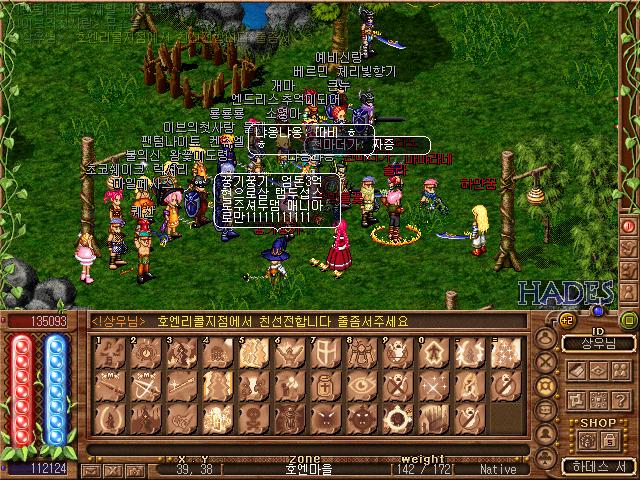Select the music notes skill in slot 1

point(110,353)
